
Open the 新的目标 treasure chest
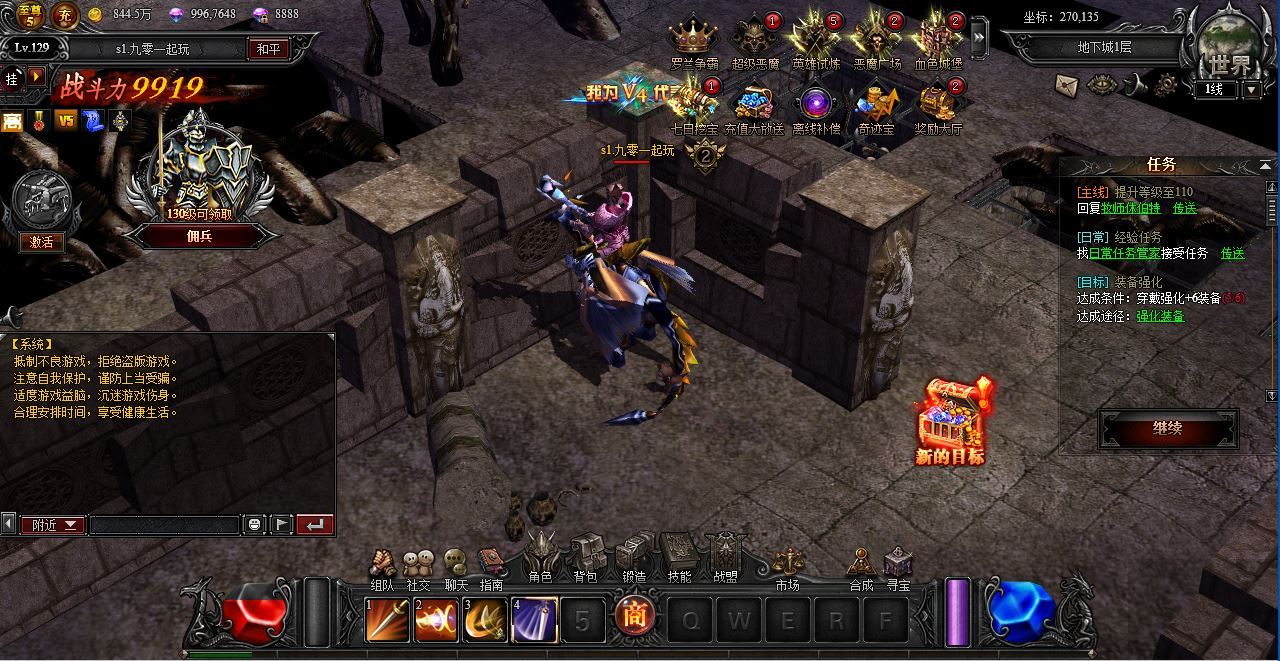click(x=950, y=420)
